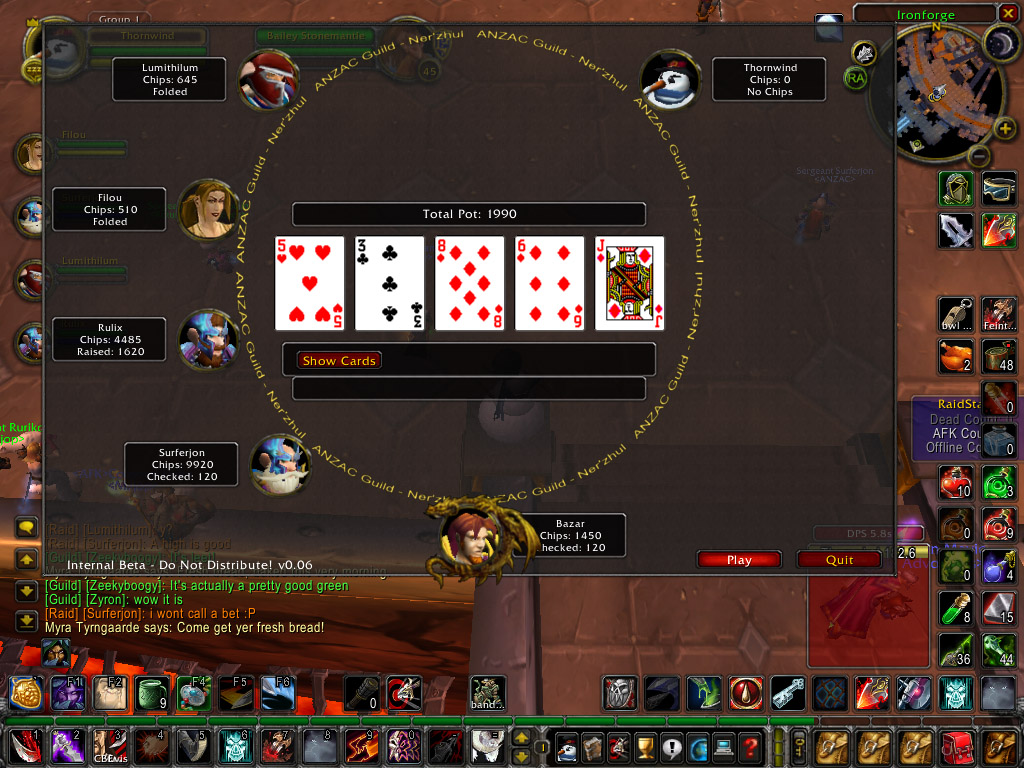Zoom in on the Ironforge minimap
The height and width of the screenshot is (768, 1024).
pyautogui.click(x=1005, y=128)
